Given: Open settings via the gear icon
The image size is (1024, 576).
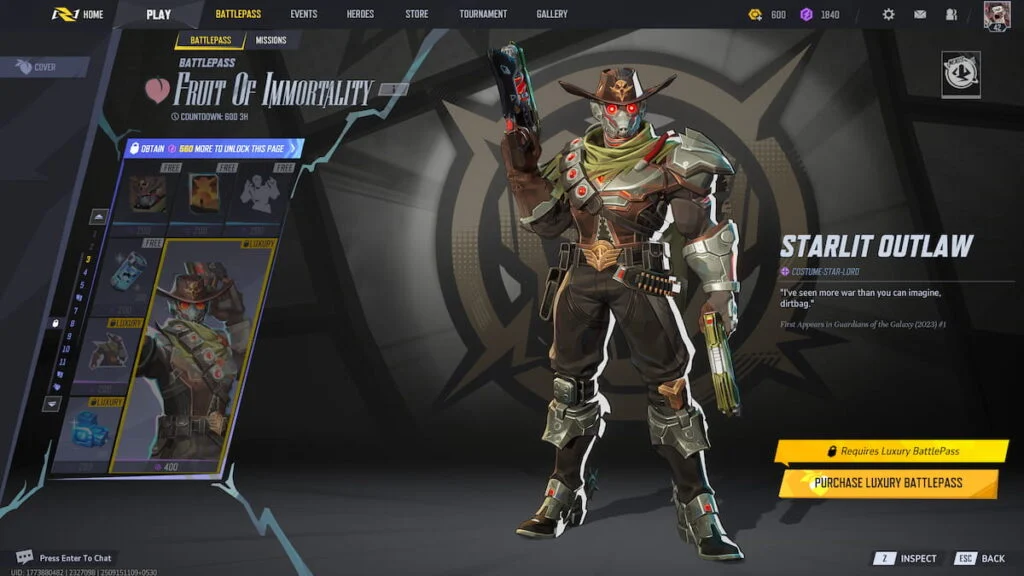Looking at the screenshot, I should pyautogui.click(x=888, y=15).
